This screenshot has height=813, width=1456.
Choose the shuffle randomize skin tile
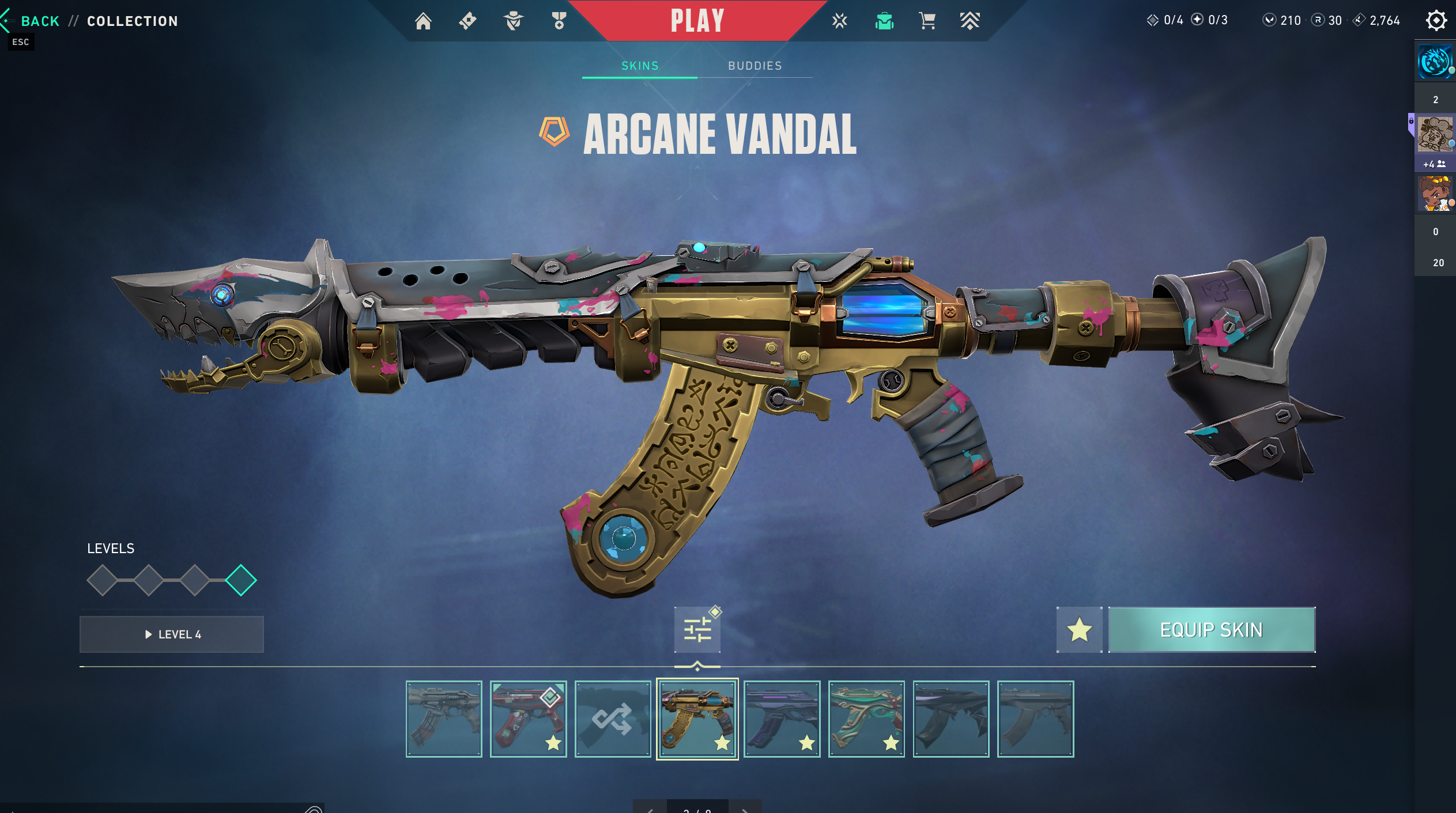click(613, 719)
